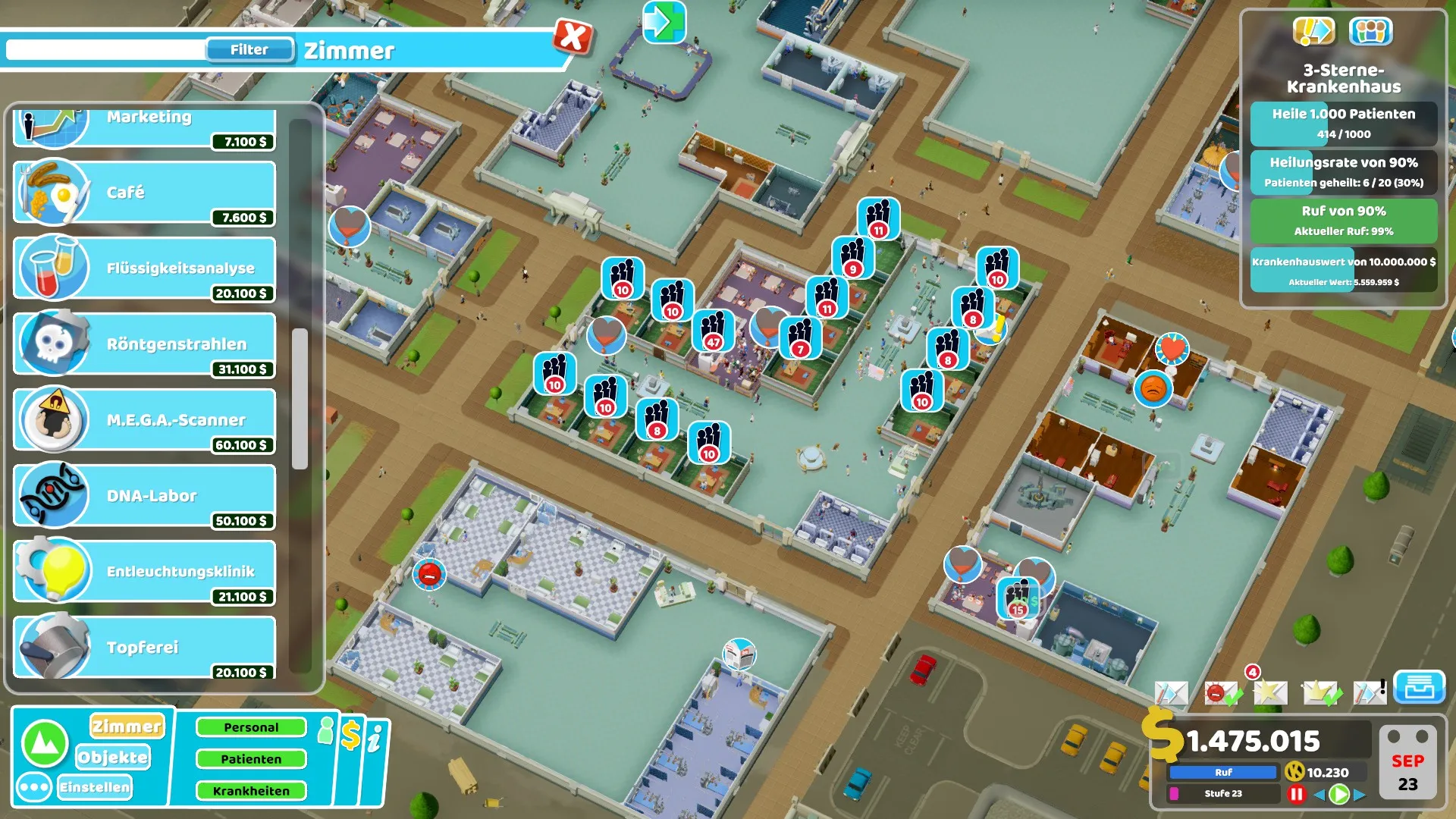The height and width of the screenshot is (819, 1456).
Task: Pause the game with the red pause button
Action: (1296, 794)
